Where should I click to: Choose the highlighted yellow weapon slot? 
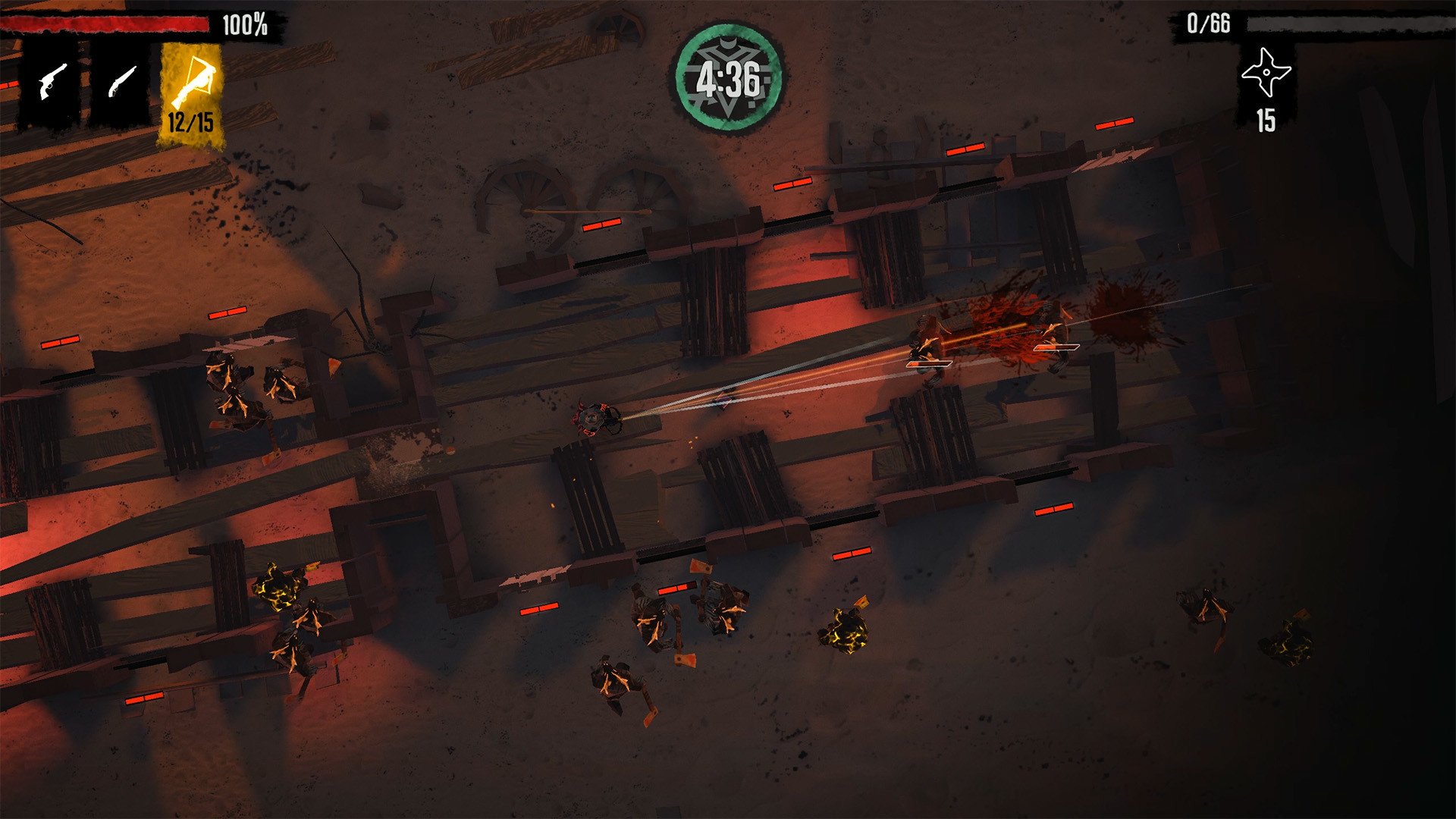point(192,93)
